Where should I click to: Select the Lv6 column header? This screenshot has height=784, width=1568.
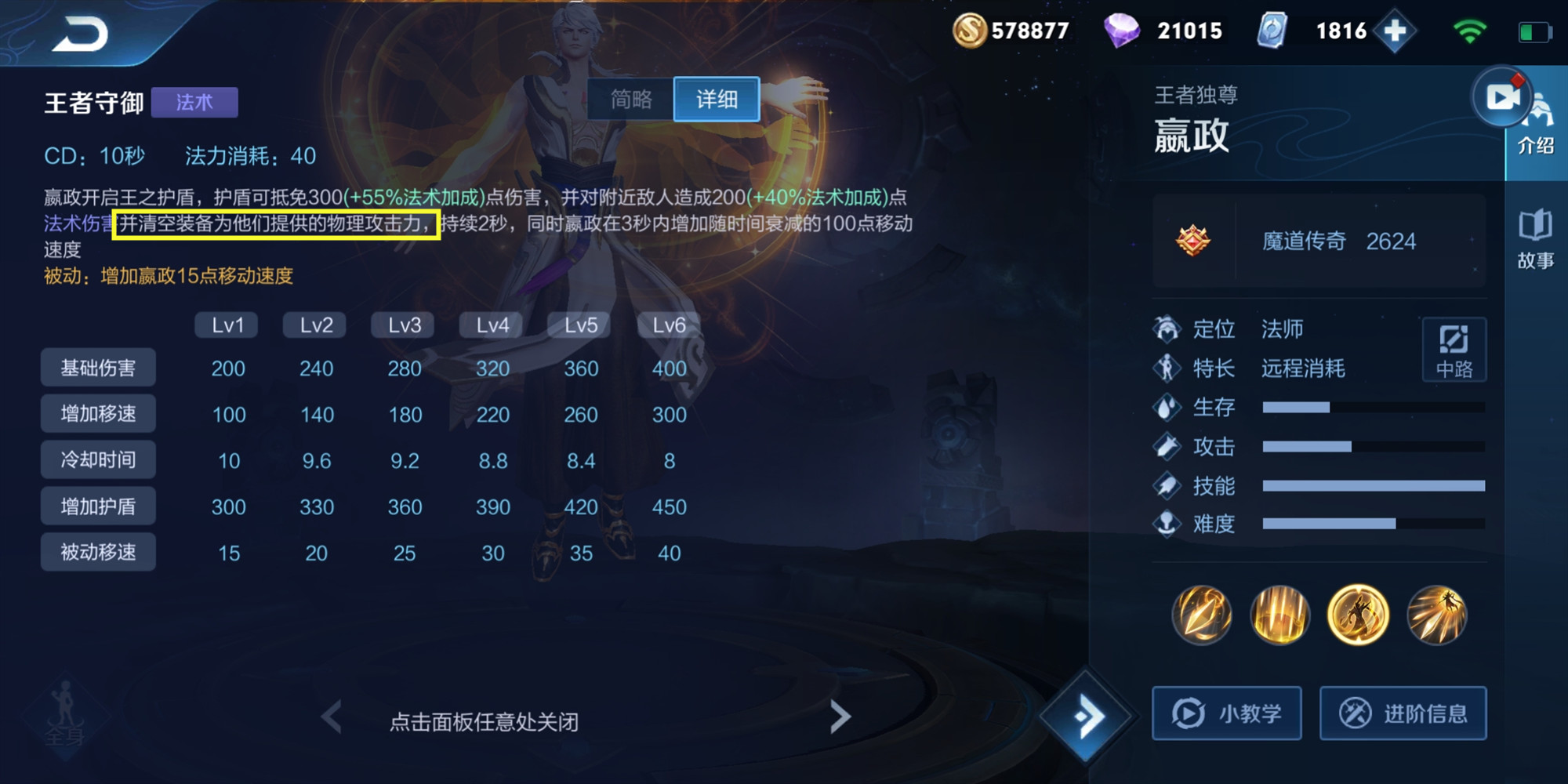[669, 324]
